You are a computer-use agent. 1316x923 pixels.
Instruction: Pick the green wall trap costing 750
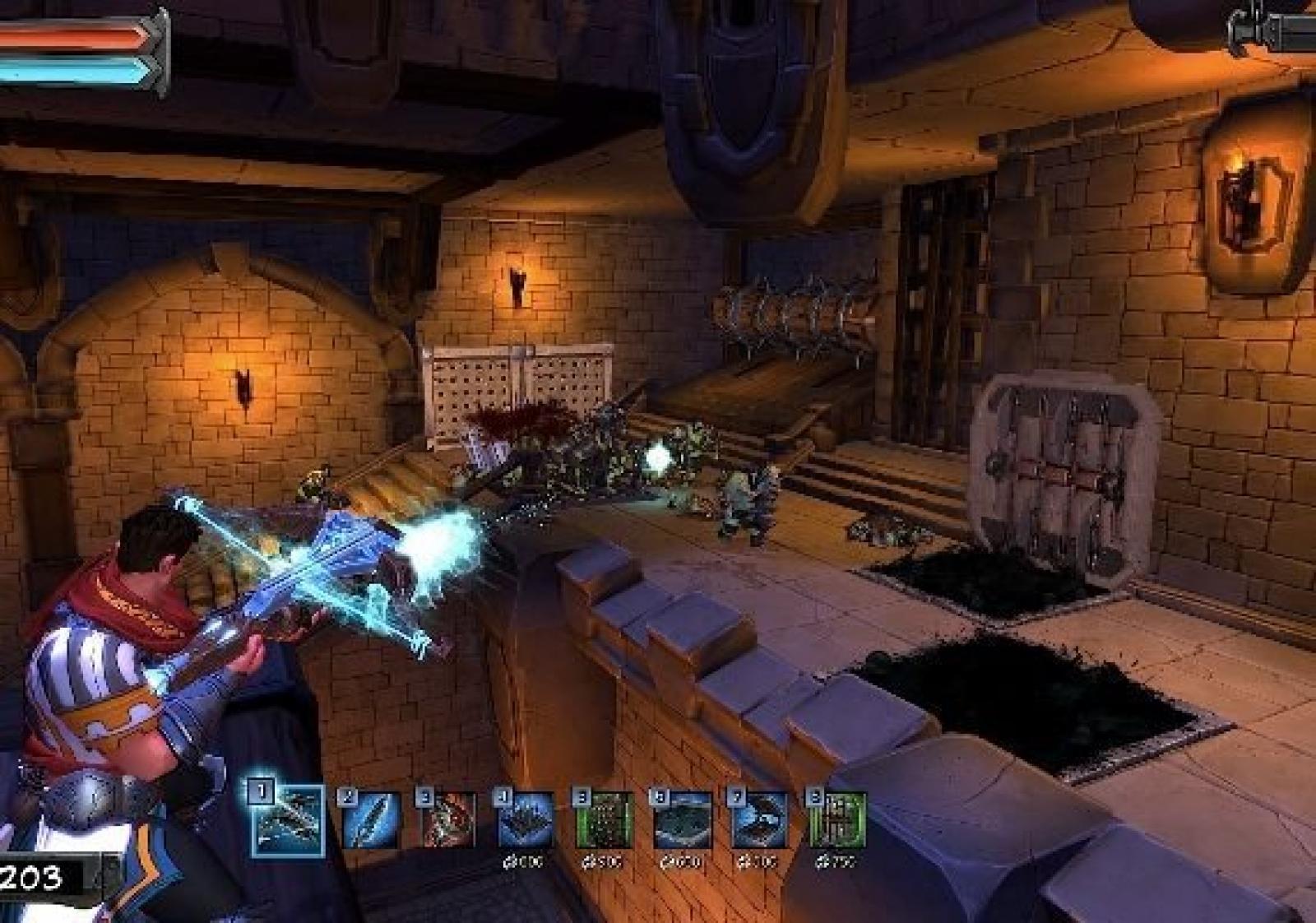pyautogui.click(x=837, y=820)
